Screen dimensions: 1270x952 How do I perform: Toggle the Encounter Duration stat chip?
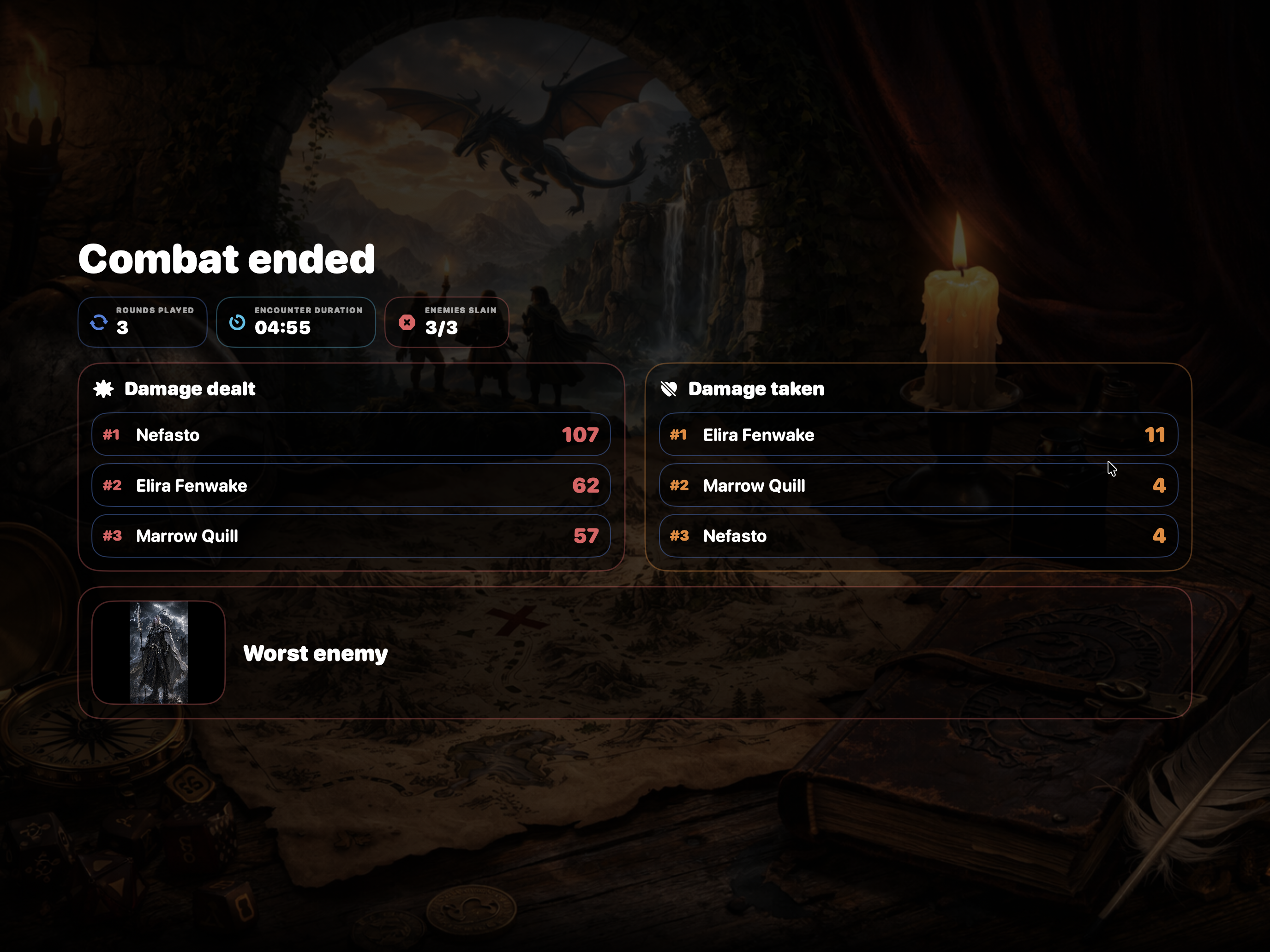pyautogui.click(x=296, y=322)
